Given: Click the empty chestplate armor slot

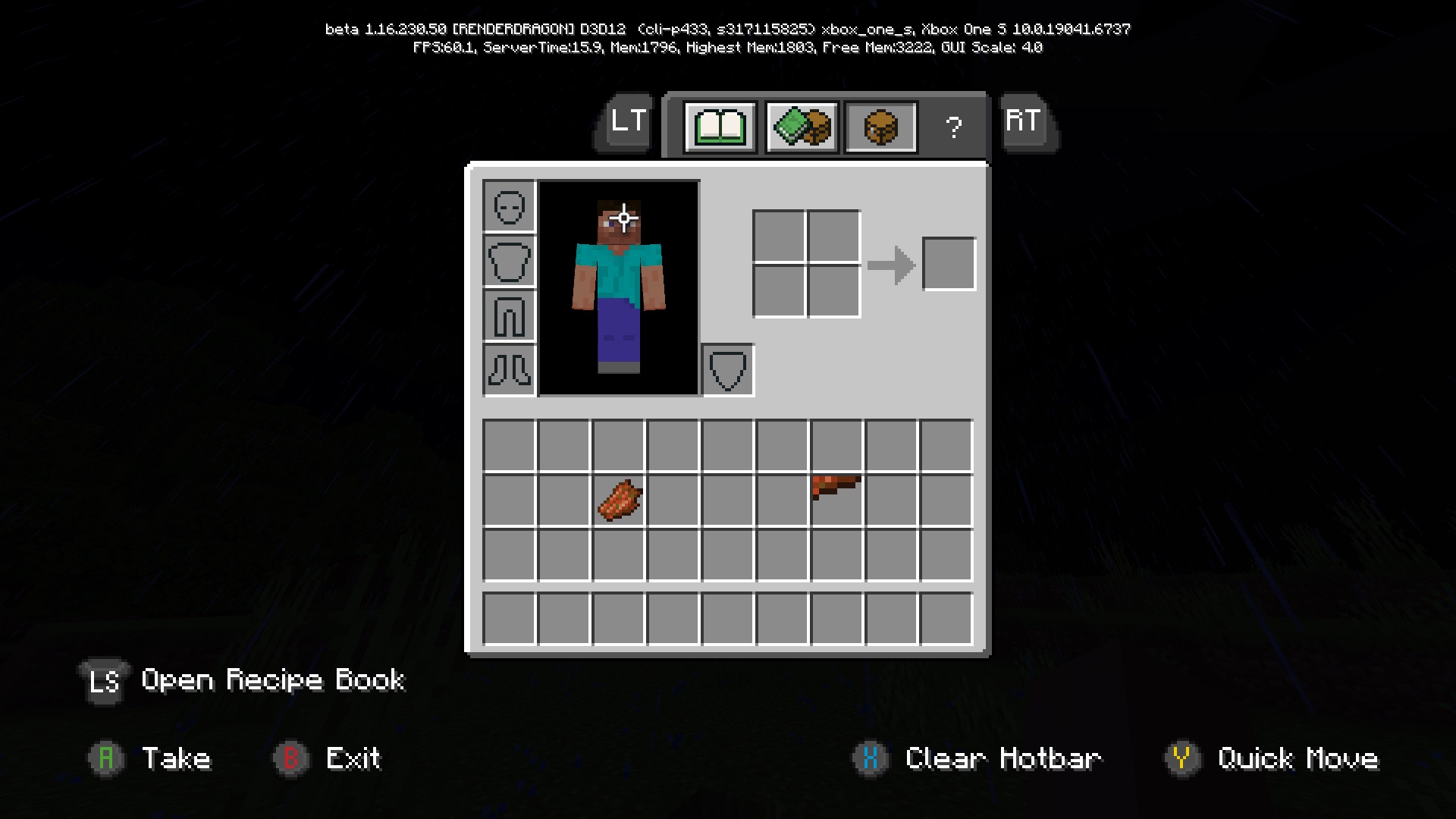Looking at the screenshot, I should [x=509, y=262].
